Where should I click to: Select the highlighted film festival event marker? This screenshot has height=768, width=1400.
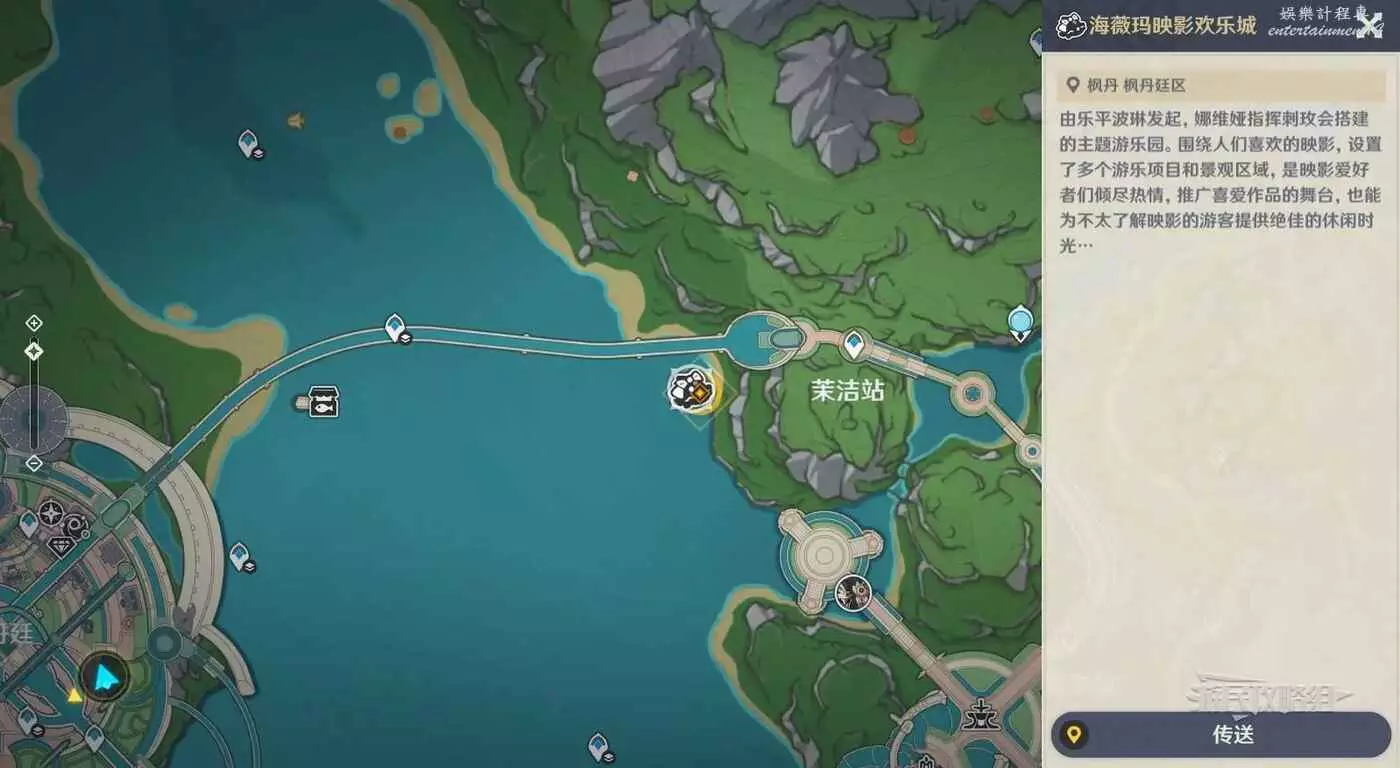(x=691, y=388)
